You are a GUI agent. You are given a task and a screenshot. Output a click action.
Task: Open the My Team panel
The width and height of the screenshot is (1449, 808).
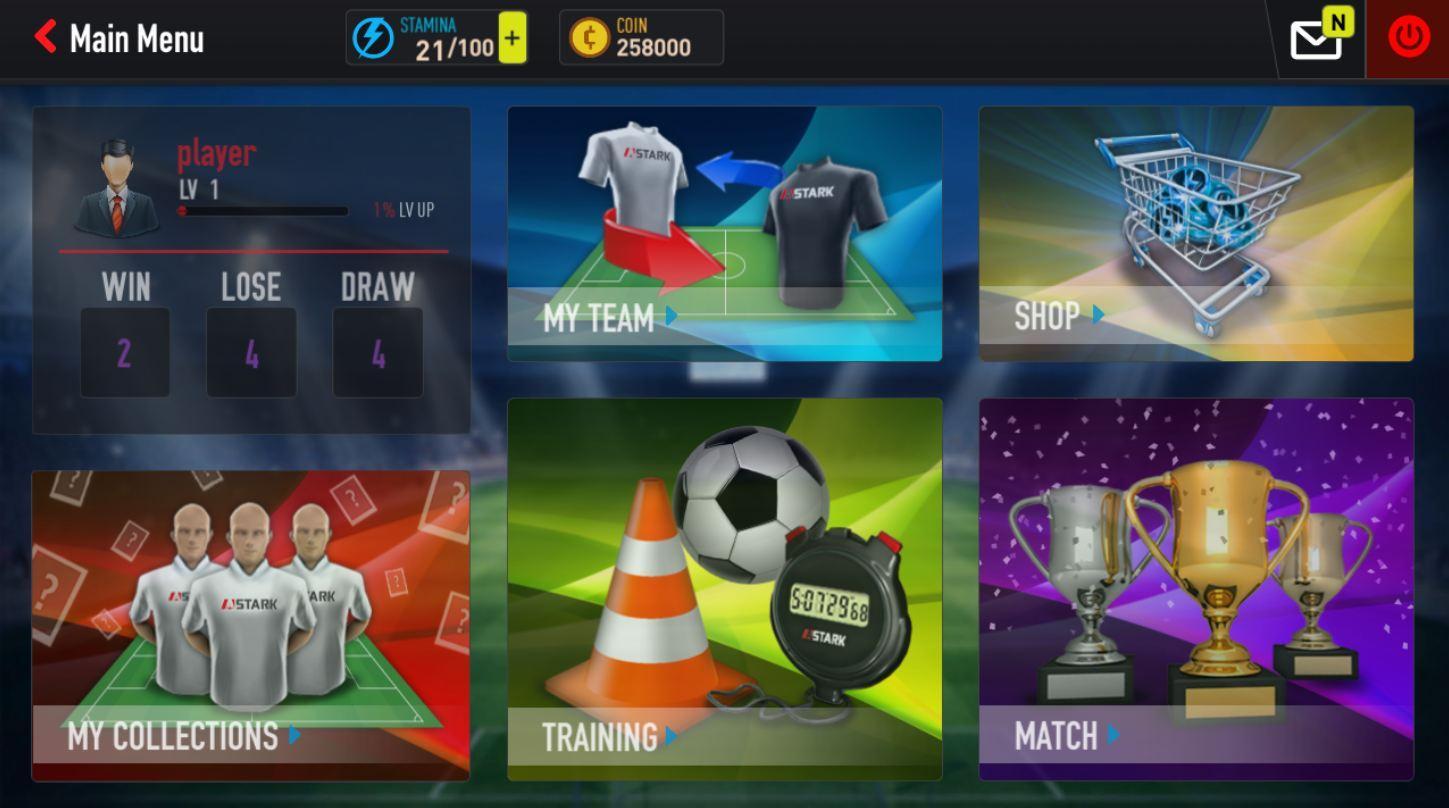pos(724,234)
